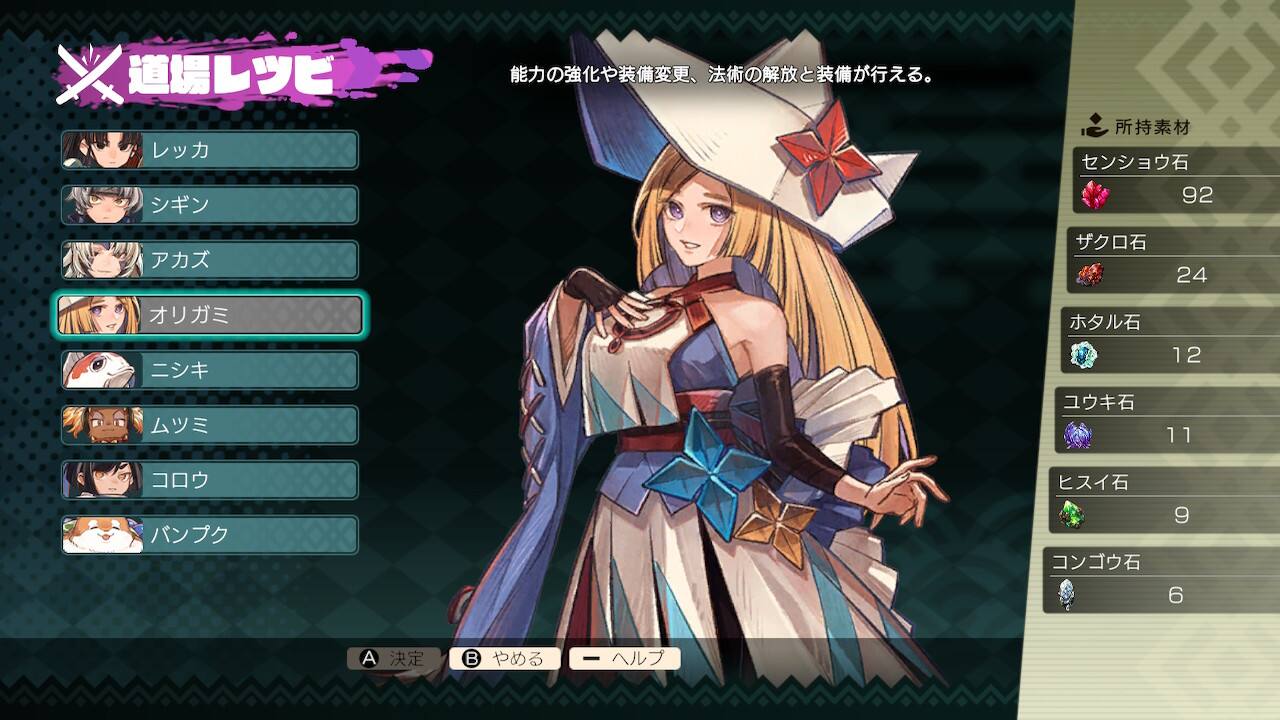The image size is (1280, 720).
Task: Open the ヘルプ help button
Action: 624,658
